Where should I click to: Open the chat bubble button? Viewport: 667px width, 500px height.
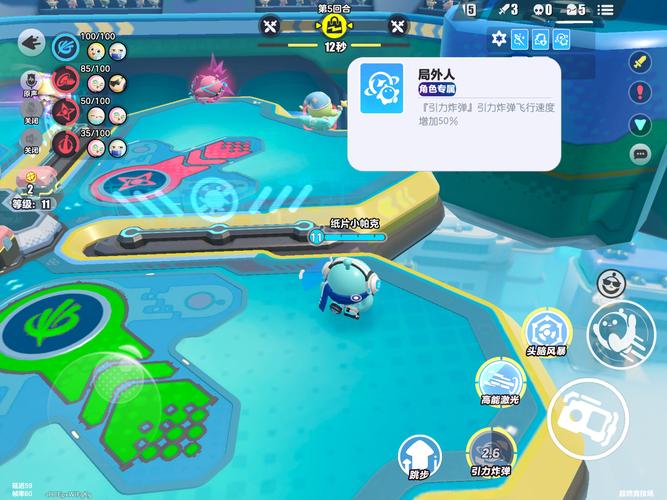pyautogui.click(x=640, y=154)
